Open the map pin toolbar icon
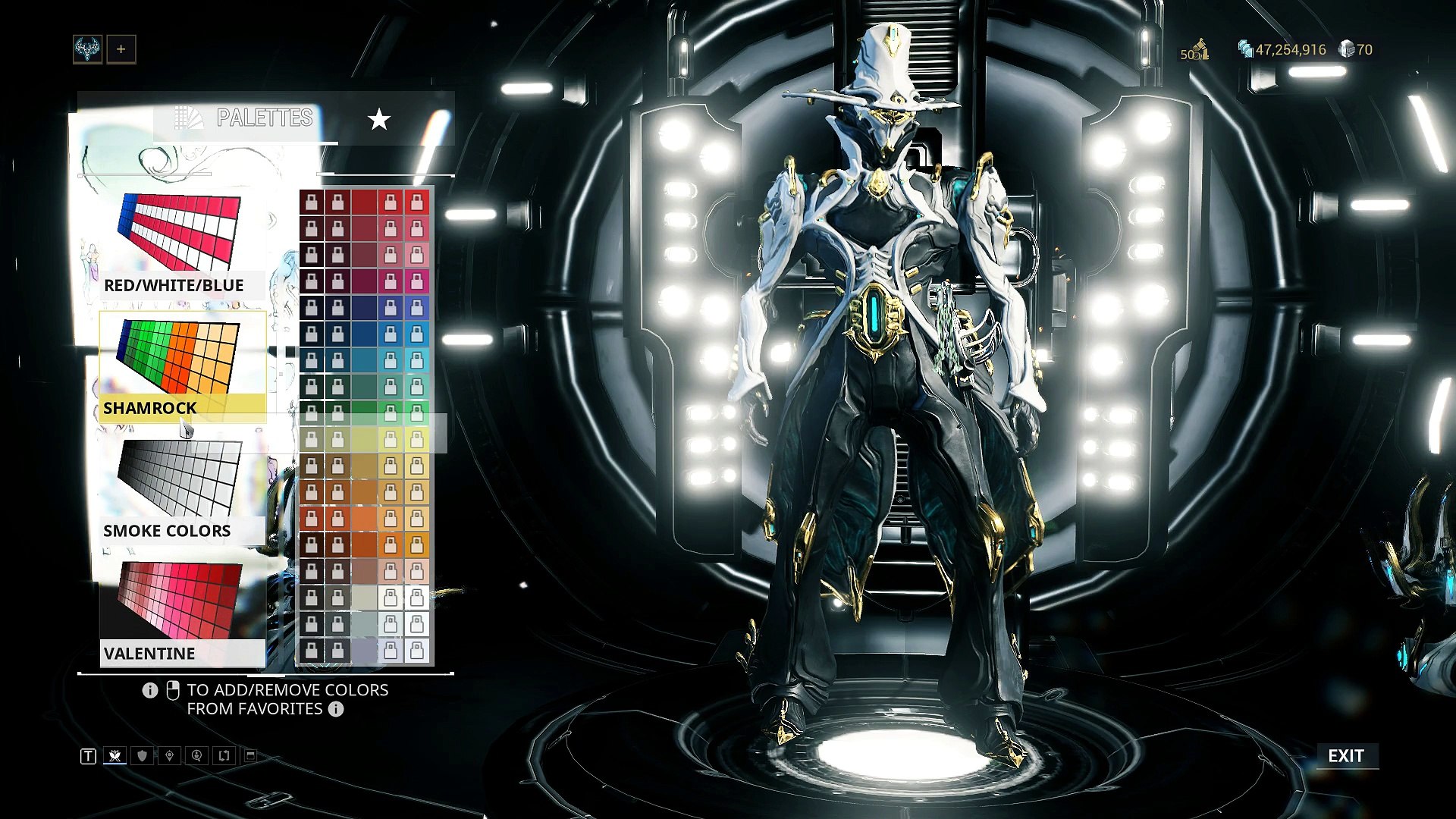This screenshot has height=819, width=1456. tap(170, 756)
